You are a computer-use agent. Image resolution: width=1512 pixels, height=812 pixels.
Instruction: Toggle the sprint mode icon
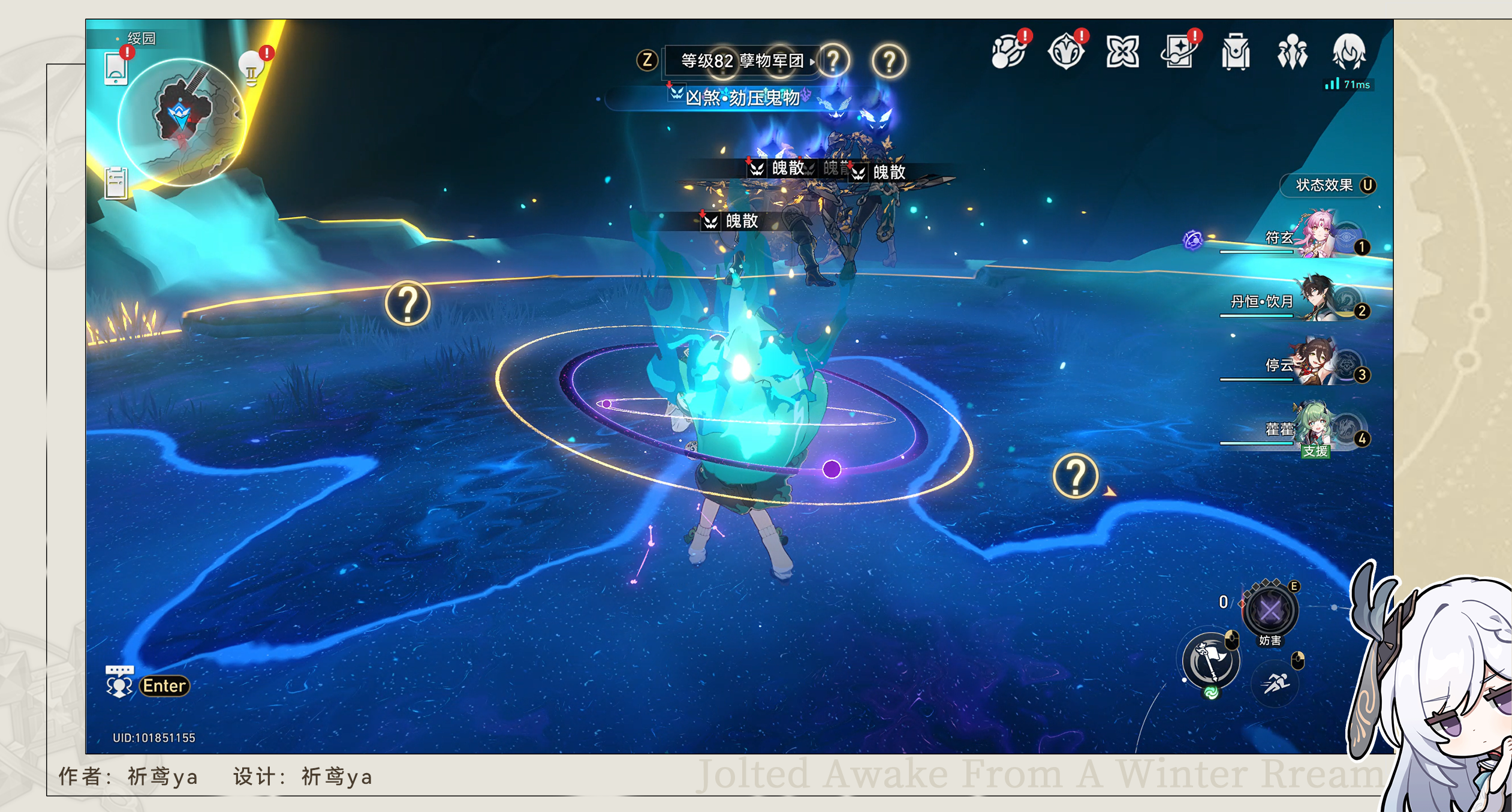point(1276,684)
